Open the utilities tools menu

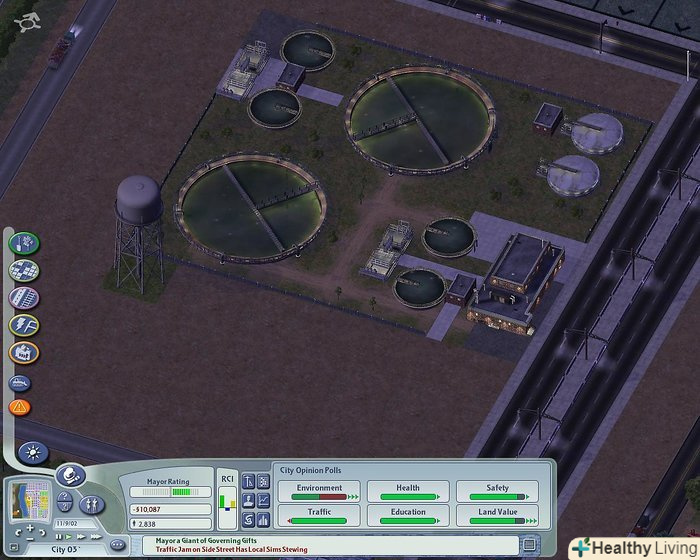click(x=24, y=325)
